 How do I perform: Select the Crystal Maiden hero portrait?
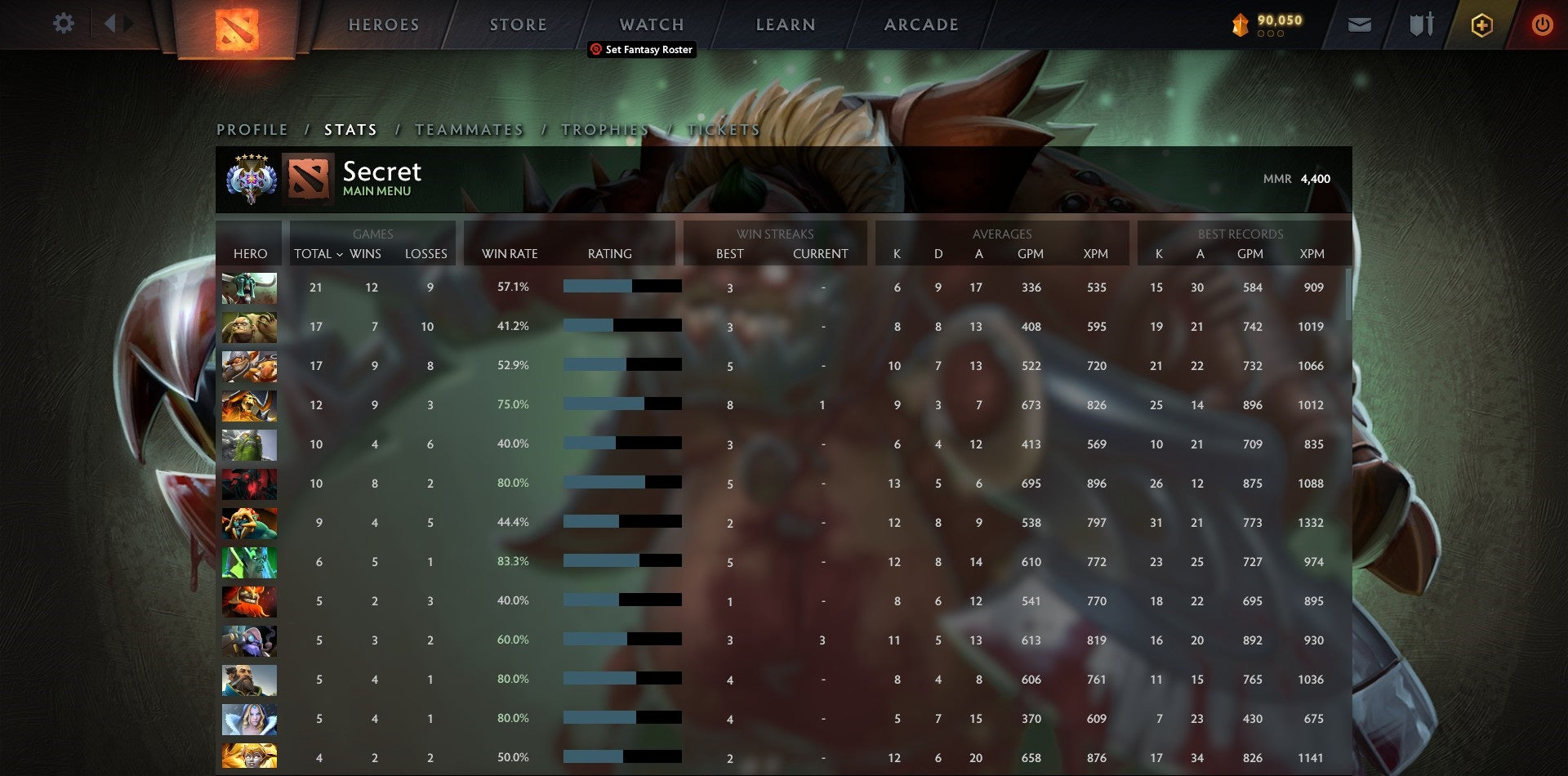(249, 718)
